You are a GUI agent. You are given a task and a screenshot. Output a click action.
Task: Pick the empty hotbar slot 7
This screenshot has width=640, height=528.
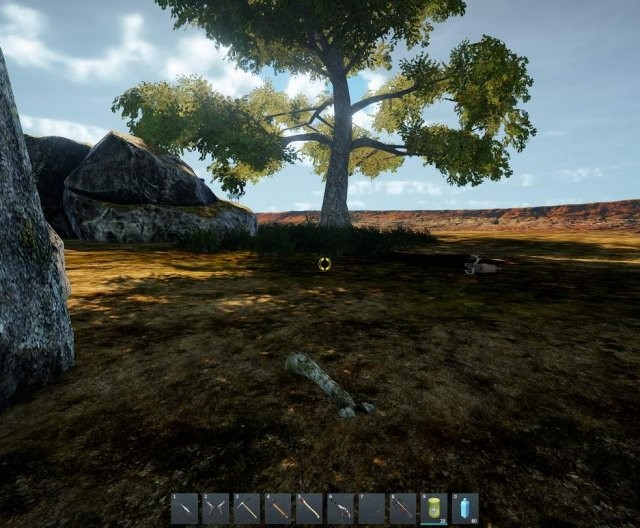pyautogui.click(x=371, y=508)
